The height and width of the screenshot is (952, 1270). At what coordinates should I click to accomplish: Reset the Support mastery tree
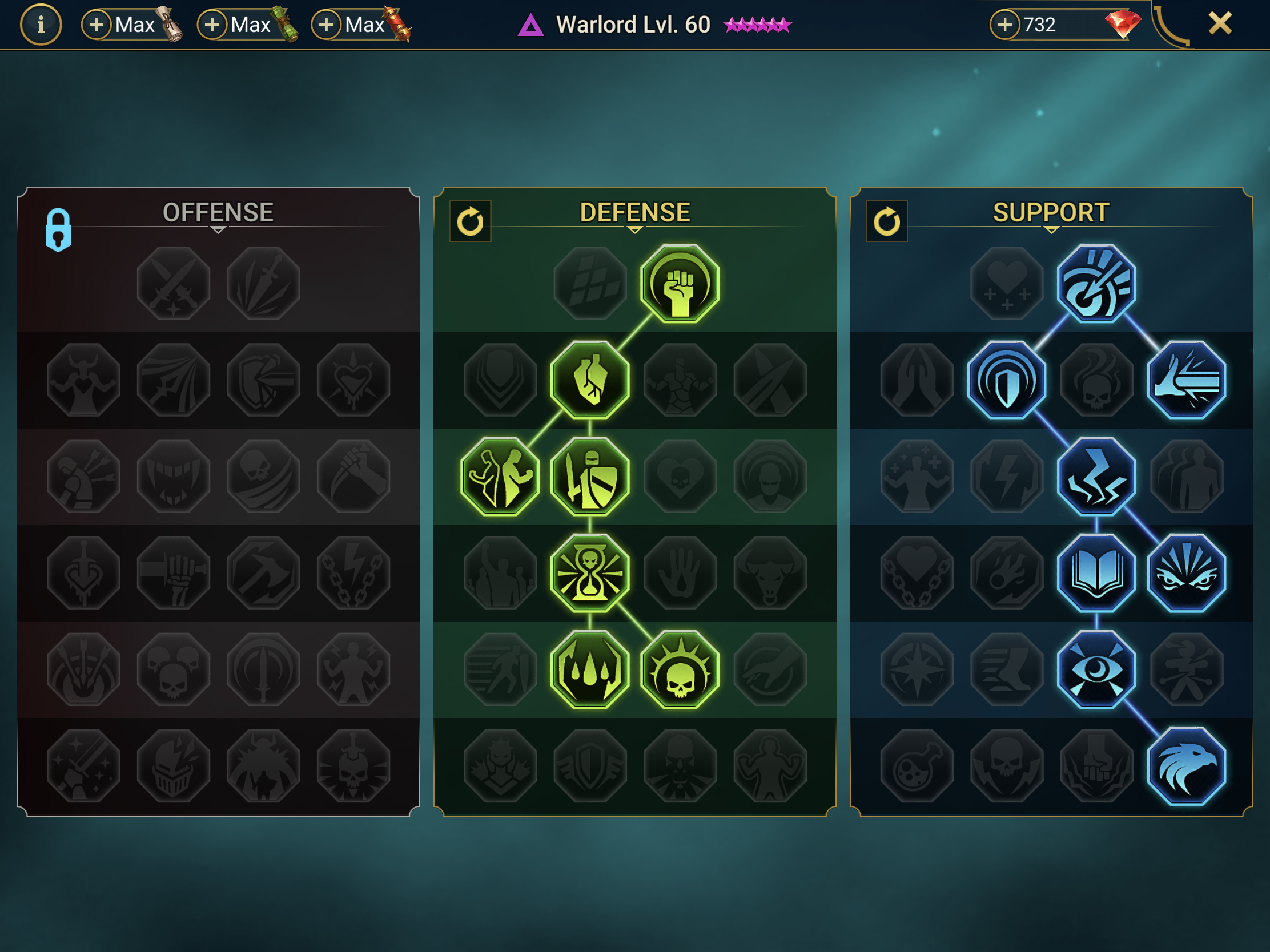click(x=886, y=221)
